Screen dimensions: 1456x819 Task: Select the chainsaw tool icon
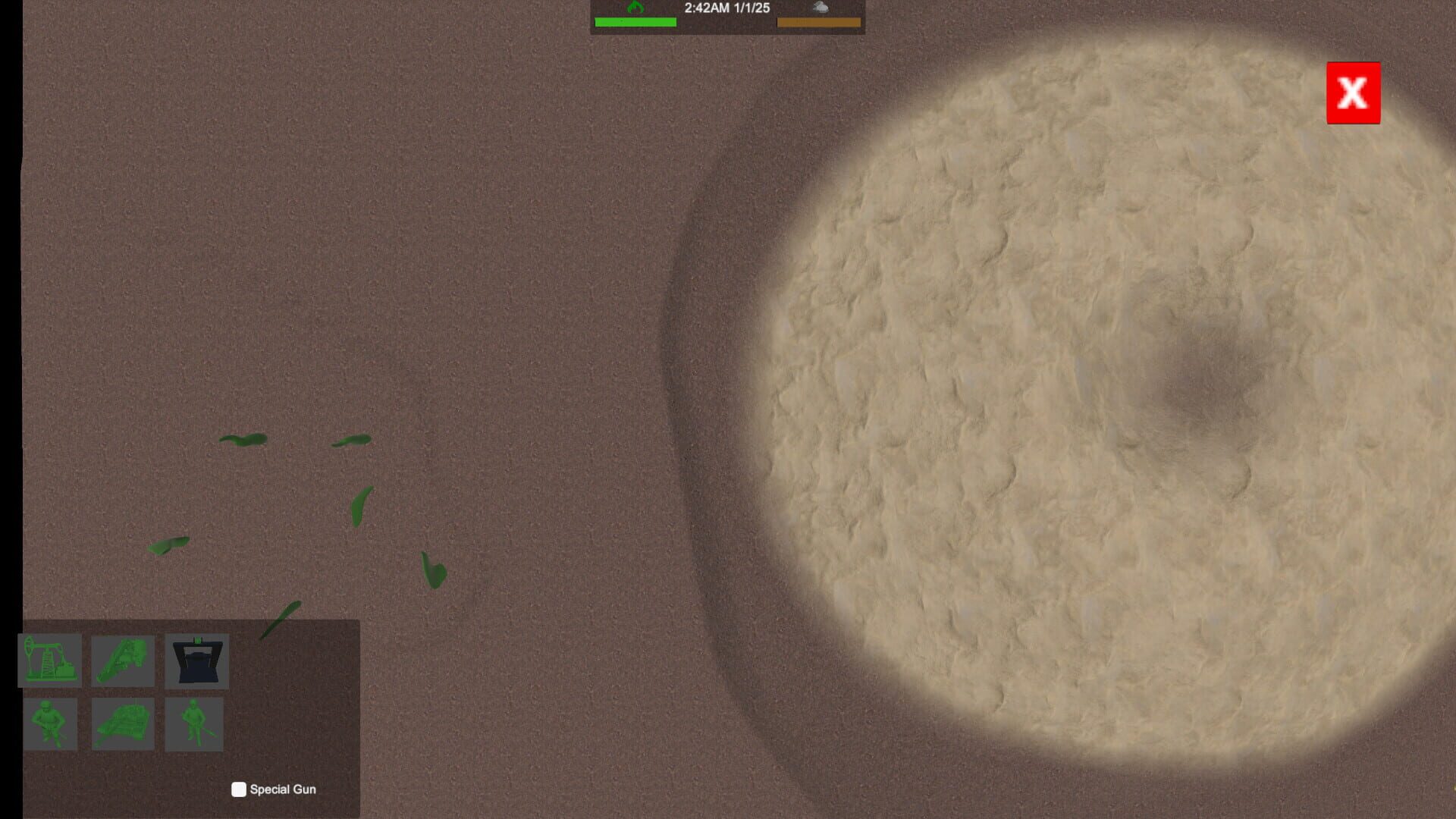123,661
